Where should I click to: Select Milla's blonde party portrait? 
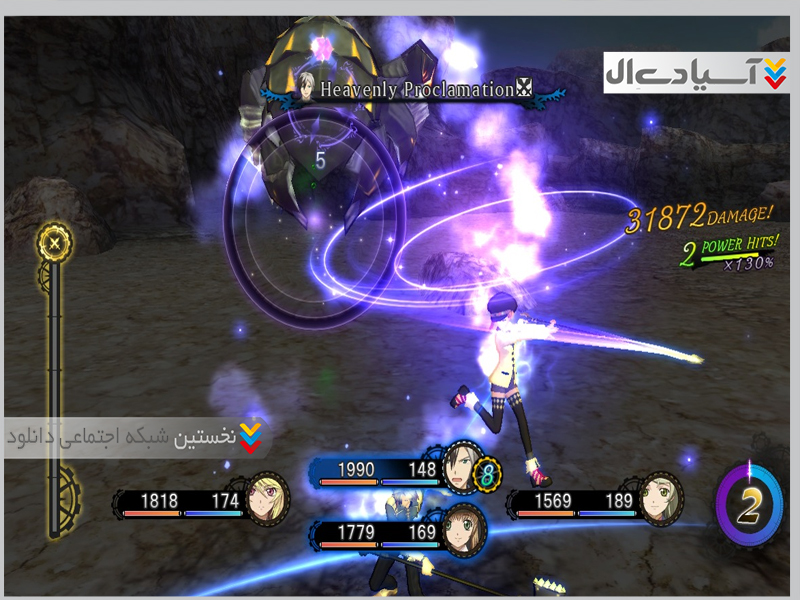tap(270, 495)
